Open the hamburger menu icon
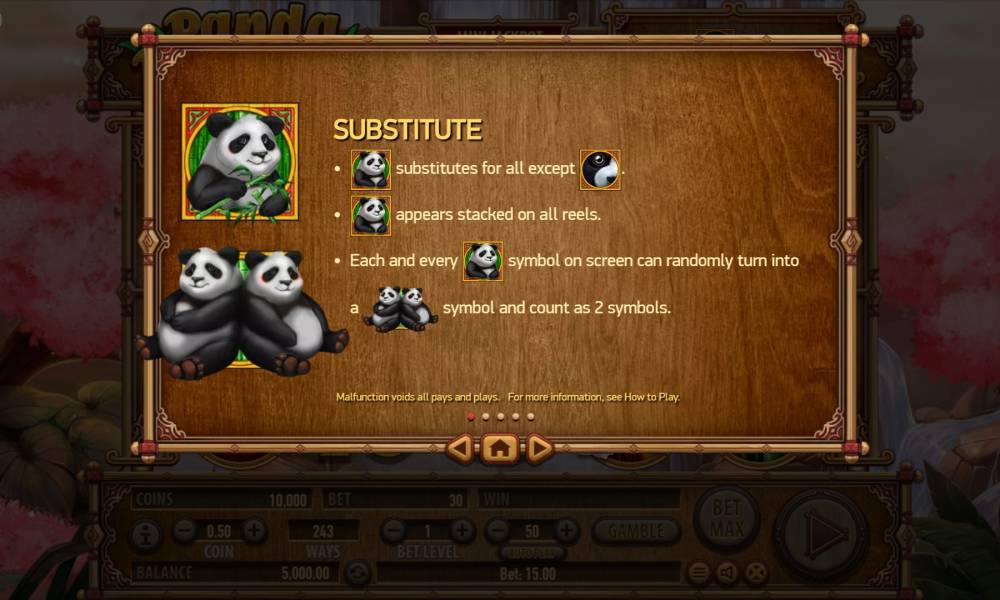 [x=699, y=573]
